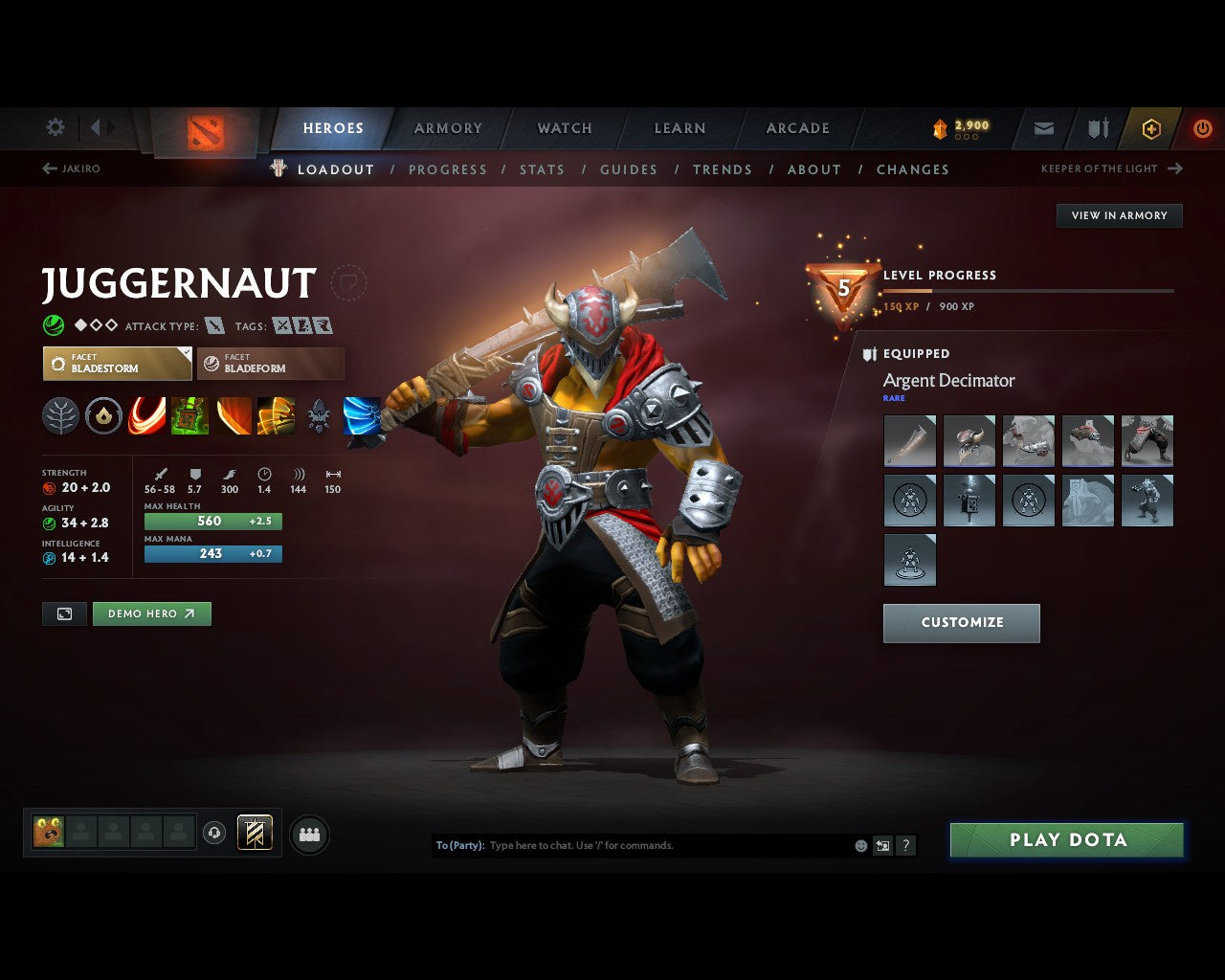Image resolution: width=1225 pixels, height=980 pixels.
Task: Switch to the STATS tab
Action: [542, 169]
